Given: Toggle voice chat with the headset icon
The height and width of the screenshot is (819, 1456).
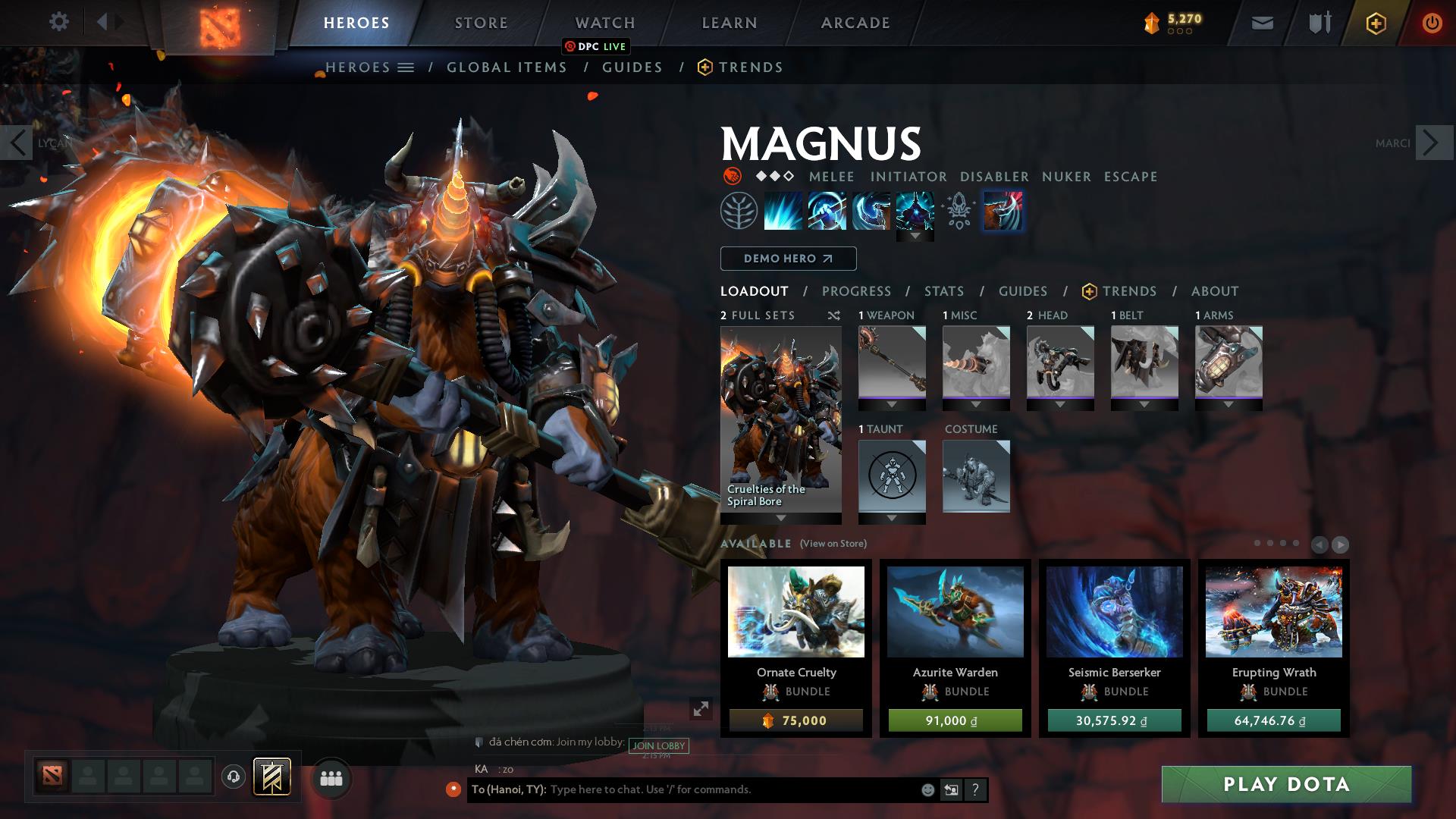Looking at the screenshot, I should pyautogui.click(x=233, y=777).
